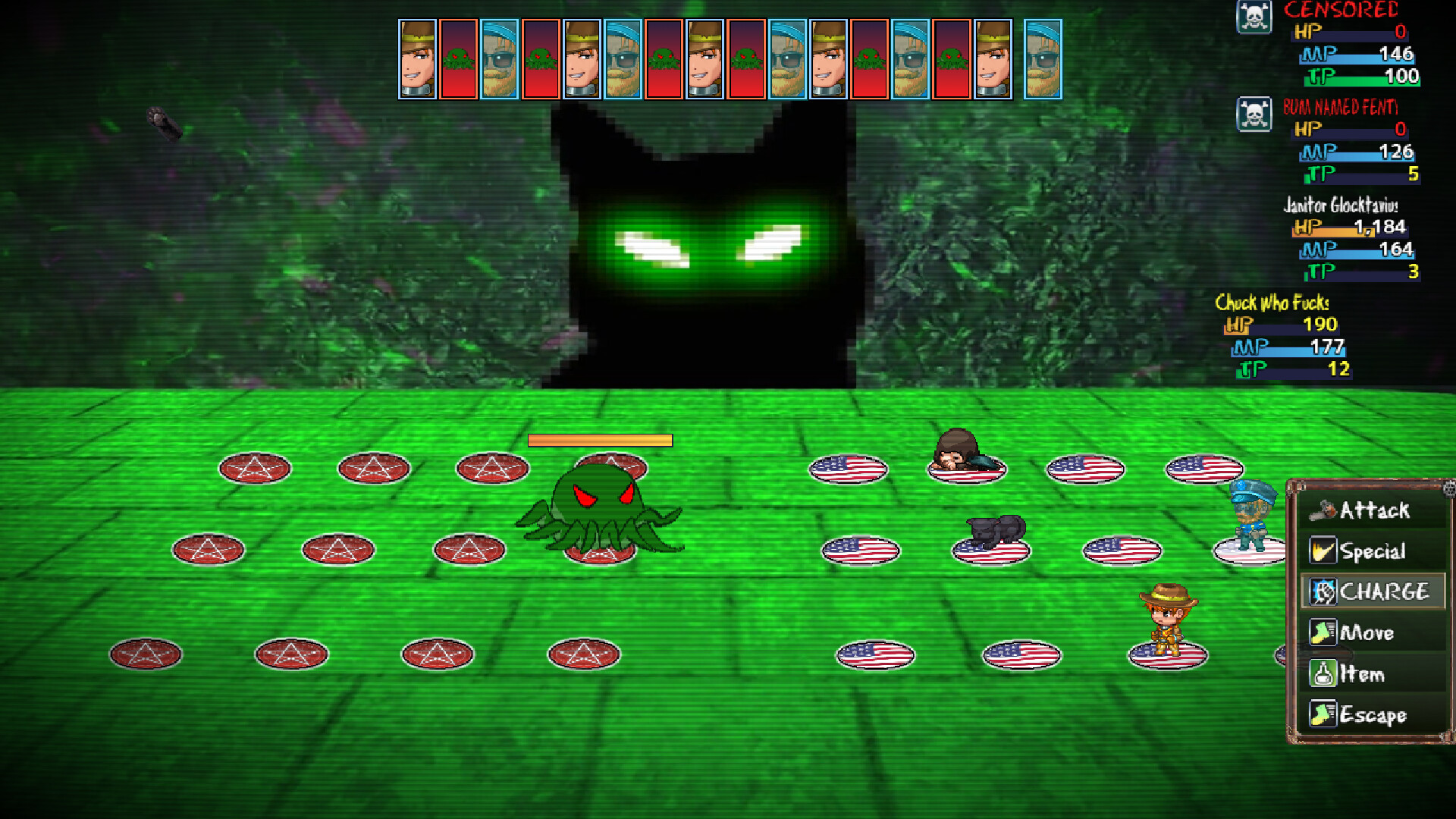Target the green Cthulhu enemy sprite
This screenshot has height=819, width=1456.
point(604,508)
